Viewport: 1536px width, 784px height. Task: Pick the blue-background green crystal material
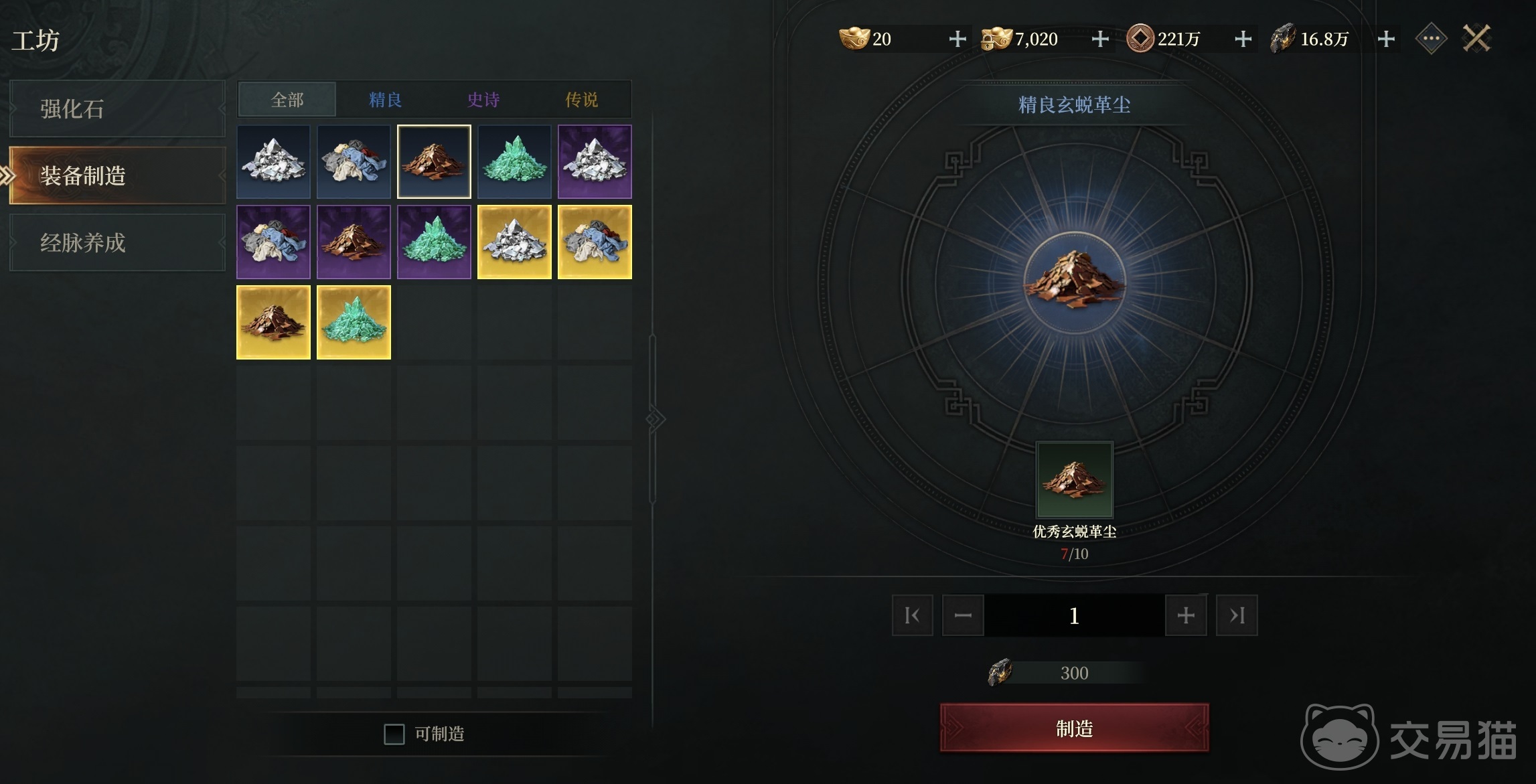pyautogui.click(x=514, y=161)
